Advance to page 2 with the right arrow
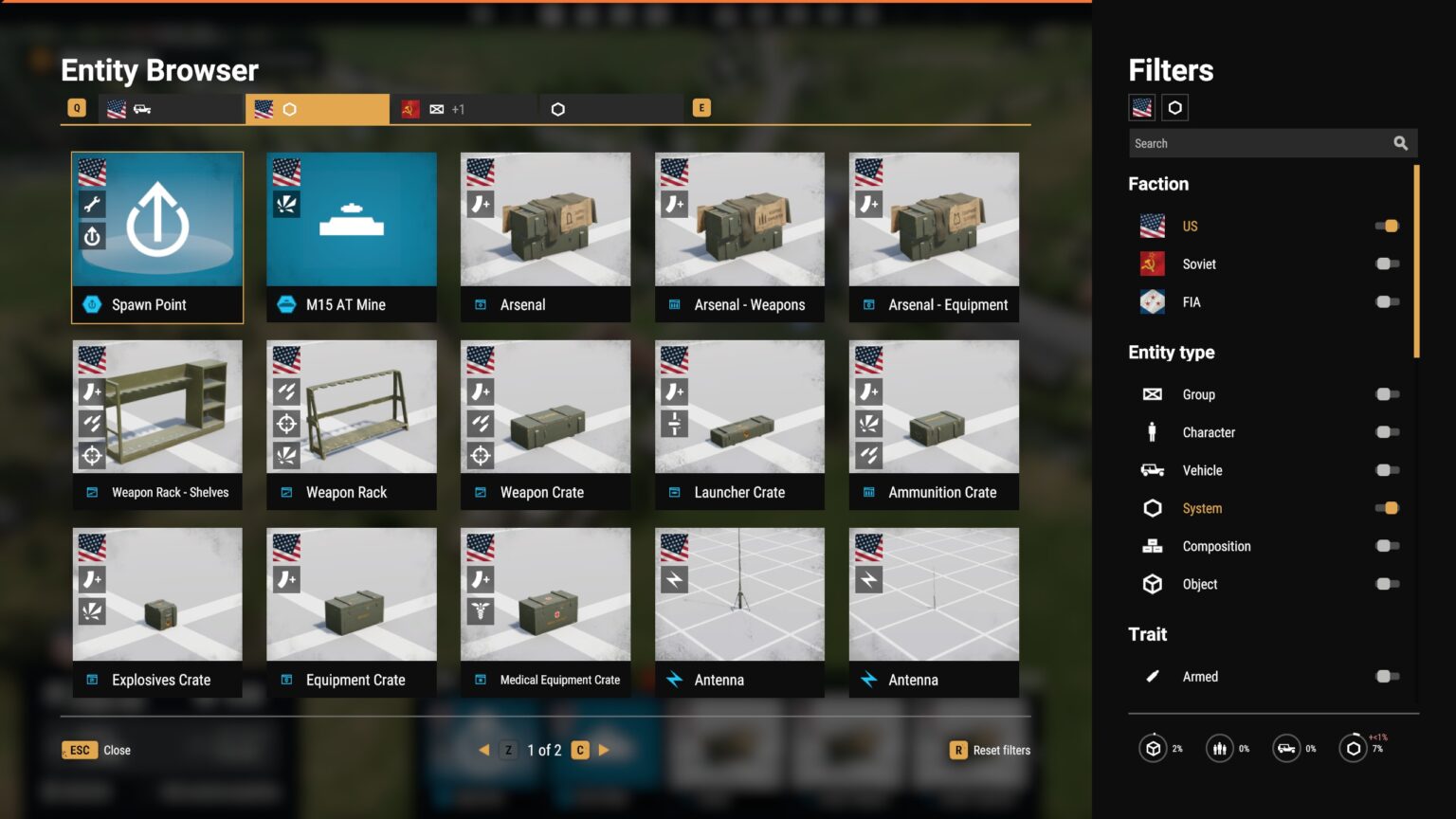This screenshot has width=1456, height=819. pos(605,749)
